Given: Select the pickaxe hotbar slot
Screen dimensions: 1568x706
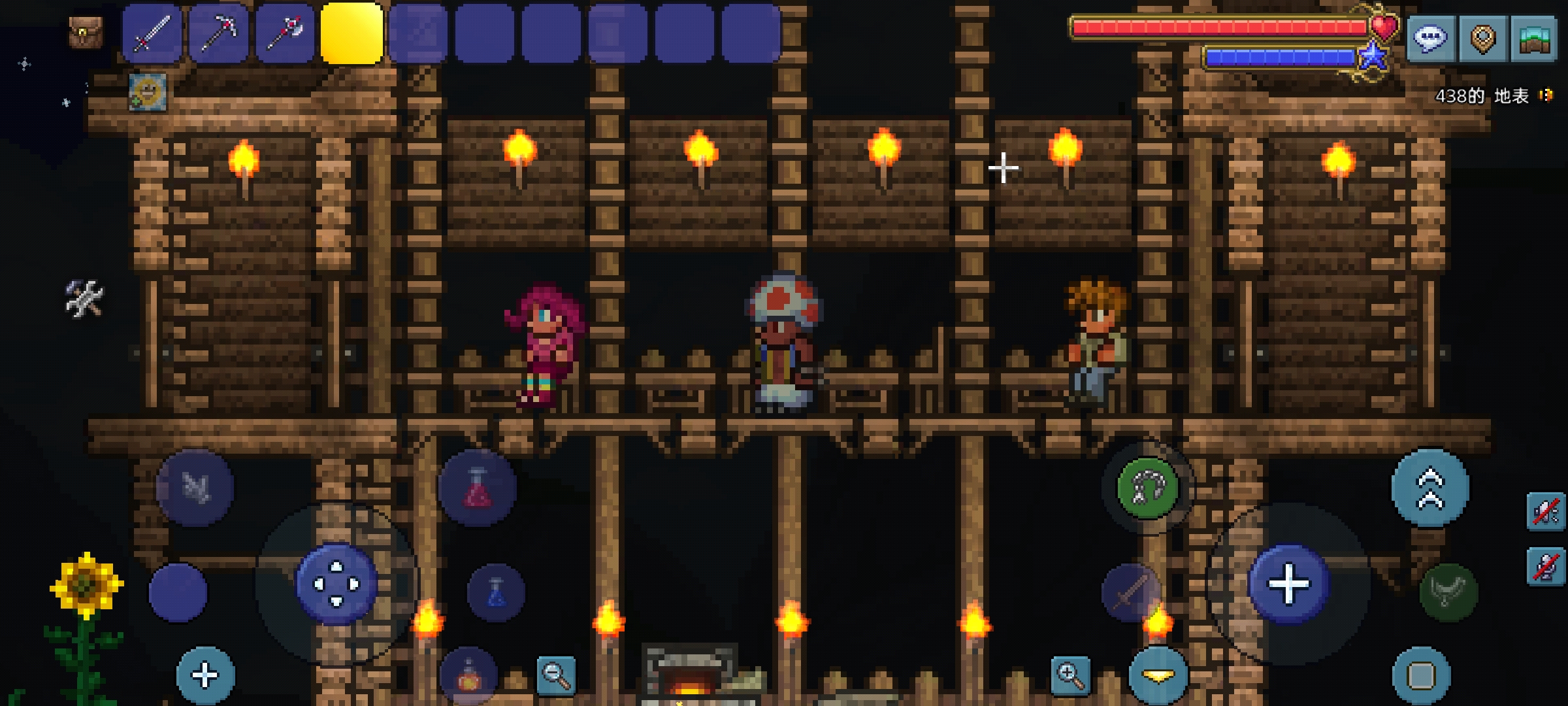Looking at the screenshot, I should coord(219,33).
